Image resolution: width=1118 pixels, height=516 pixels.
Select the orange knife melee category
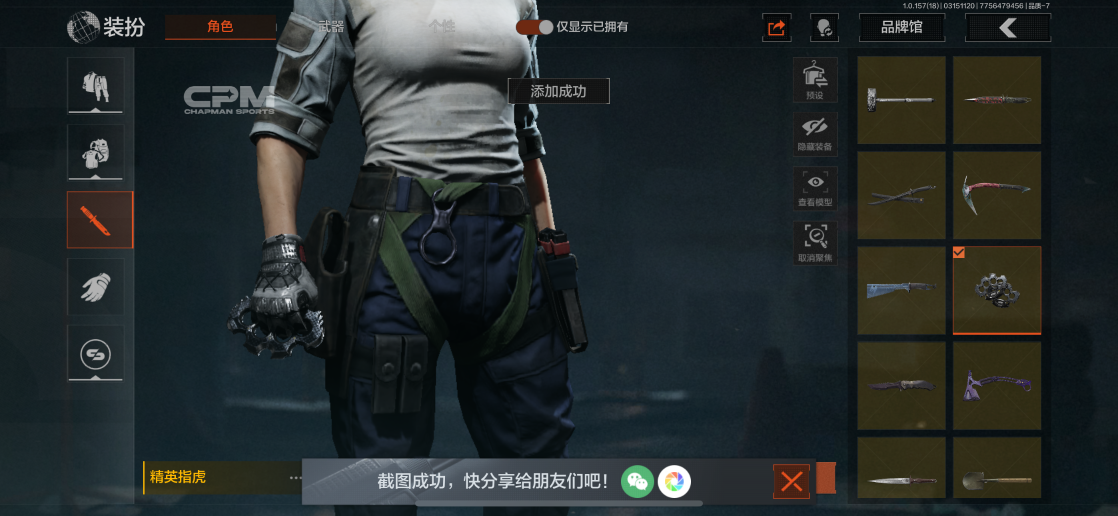pos(99,219)
